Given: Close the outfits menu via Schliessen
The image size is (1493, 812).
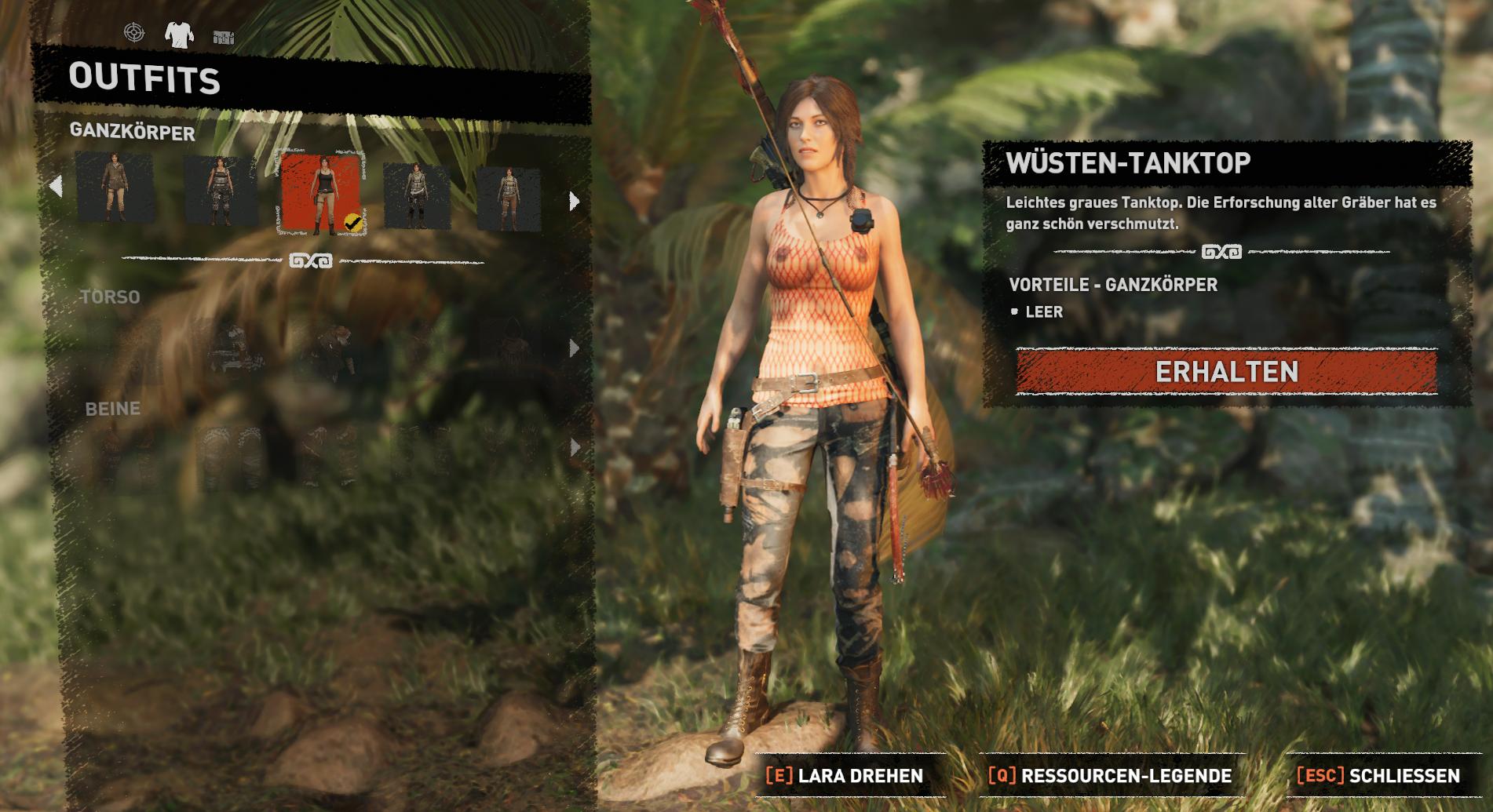Looking at the screenshot, I should click(1378, 776).
